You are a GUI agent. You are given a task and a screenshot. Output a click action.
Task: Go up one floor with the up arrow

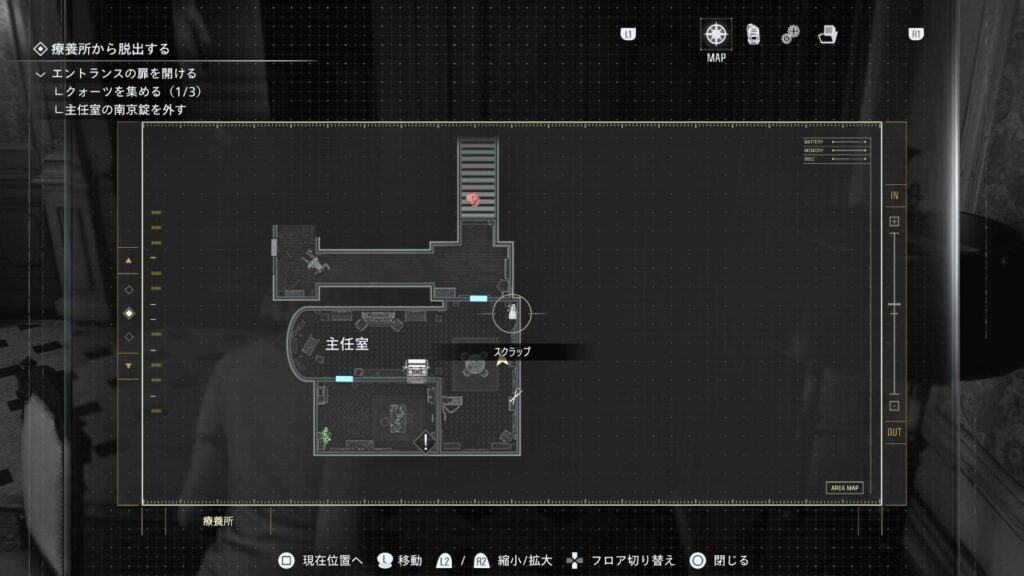click(x=128, y=262)
